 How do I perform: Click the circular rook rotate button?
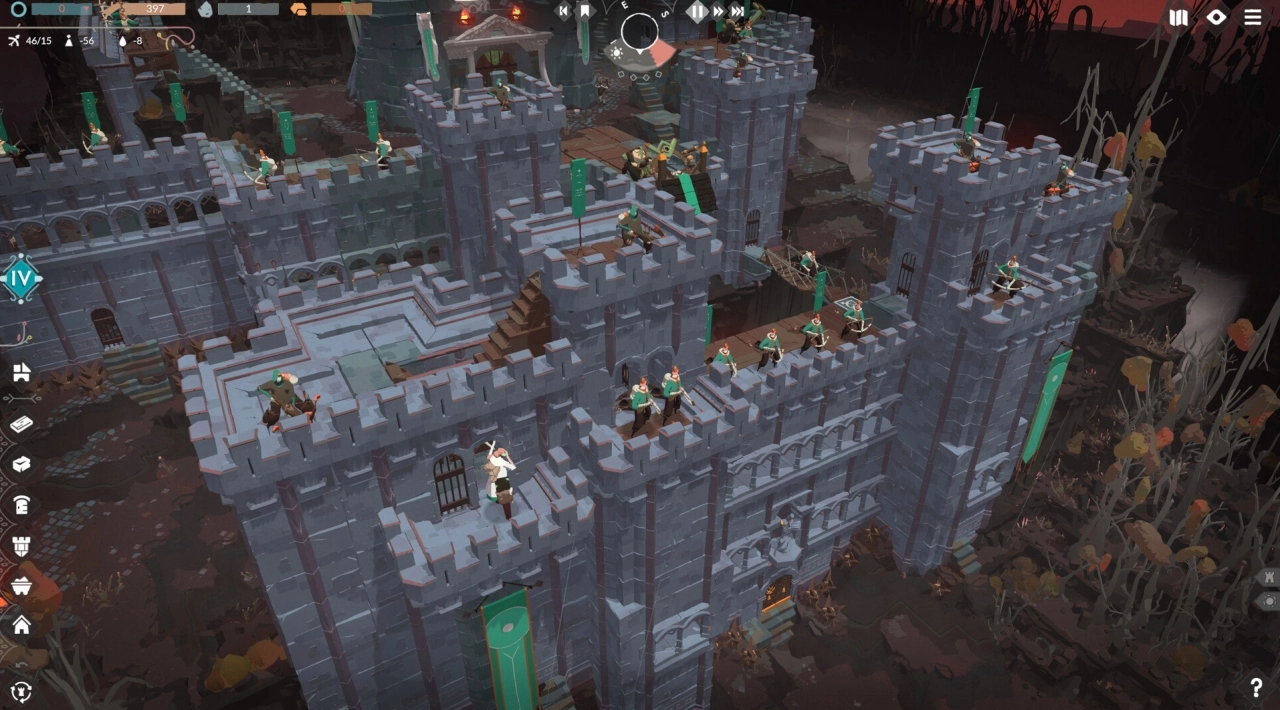21,690
